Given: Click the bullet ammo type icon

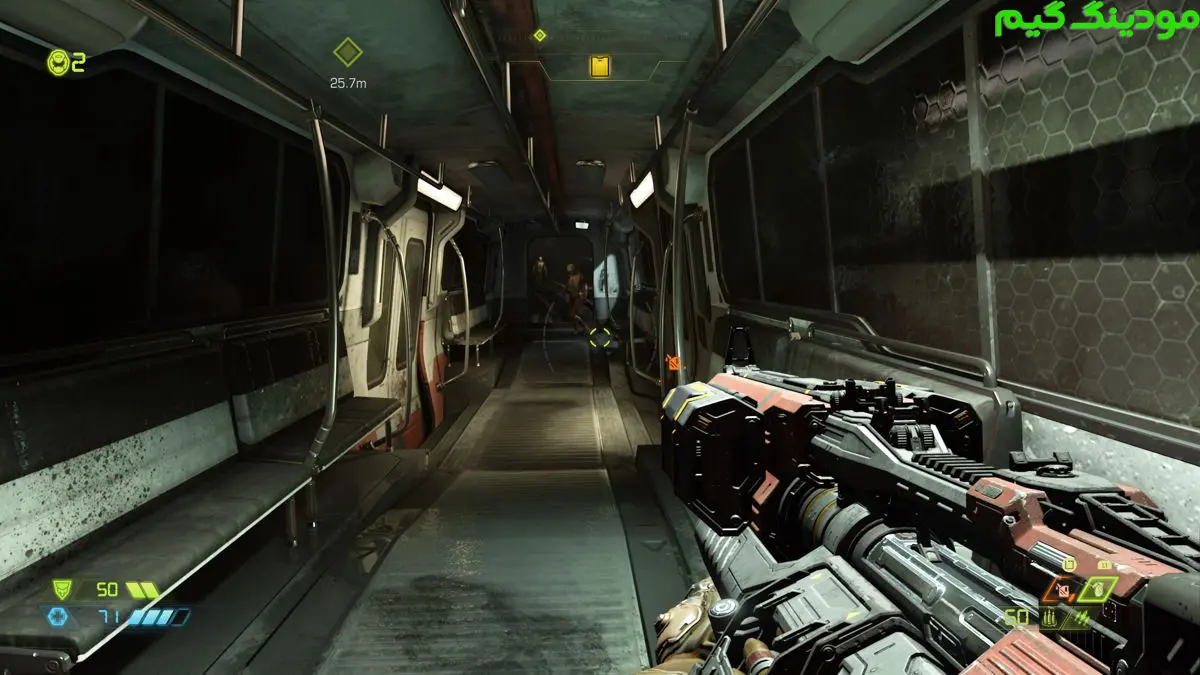Looking at the screenshot, I should click(x=1047, y=619).
